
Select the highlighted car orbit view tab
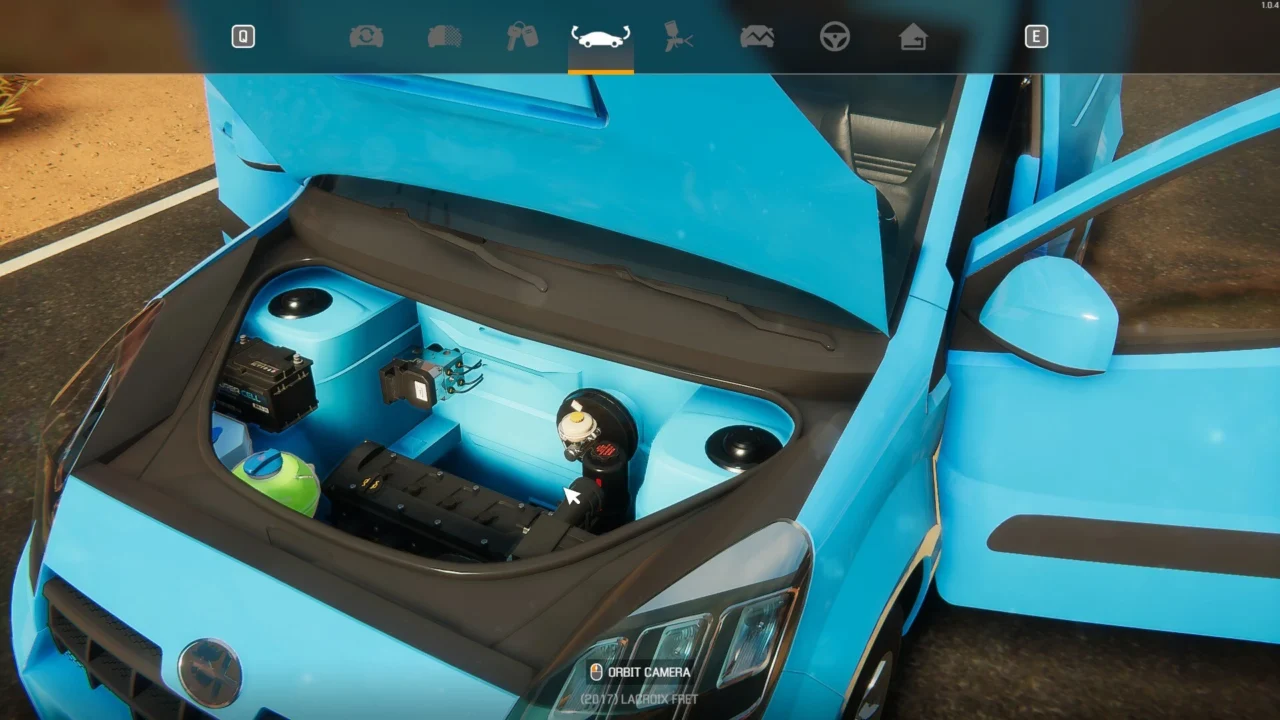600,38
